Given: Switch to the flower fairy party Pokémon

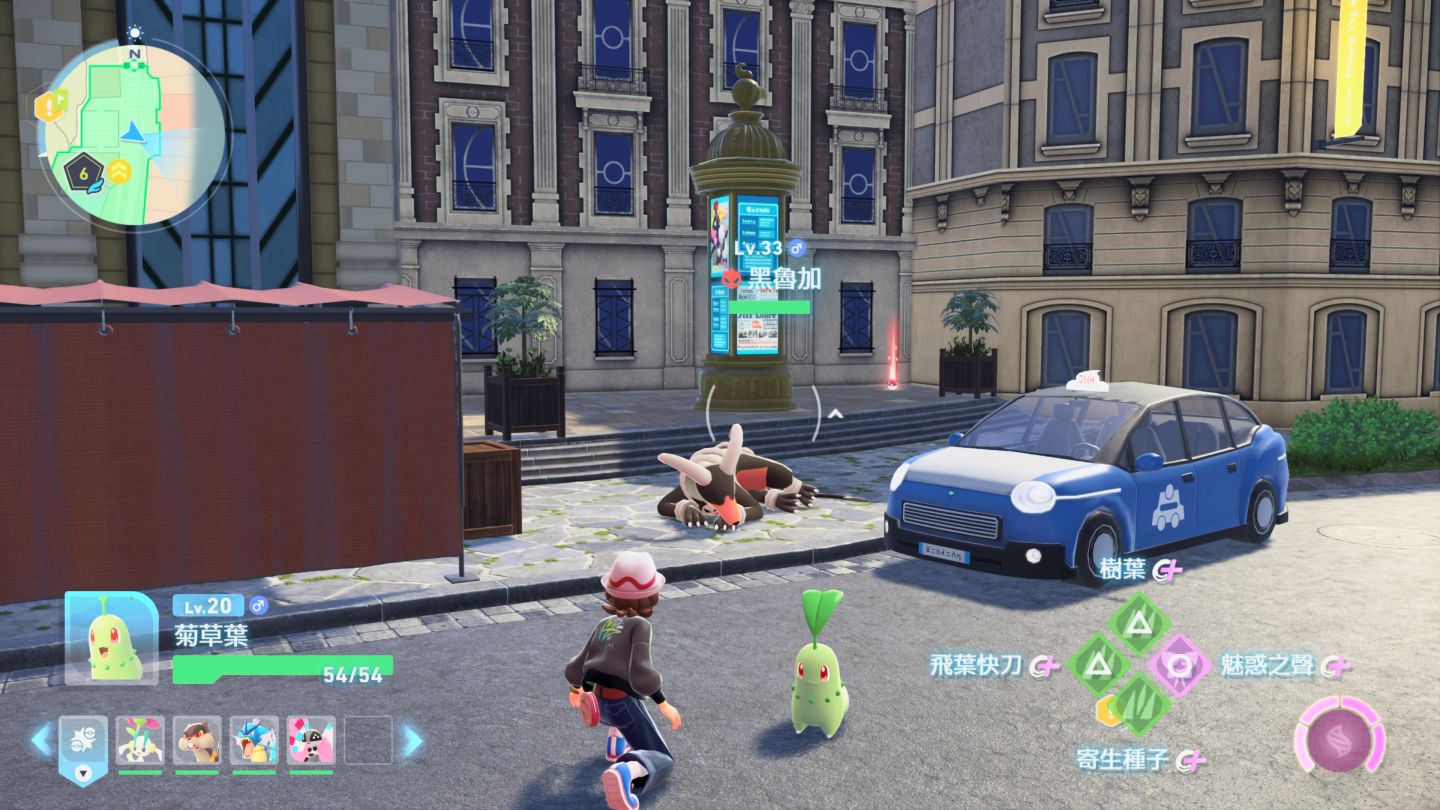Looking at the screenshot, I should 140,741.
